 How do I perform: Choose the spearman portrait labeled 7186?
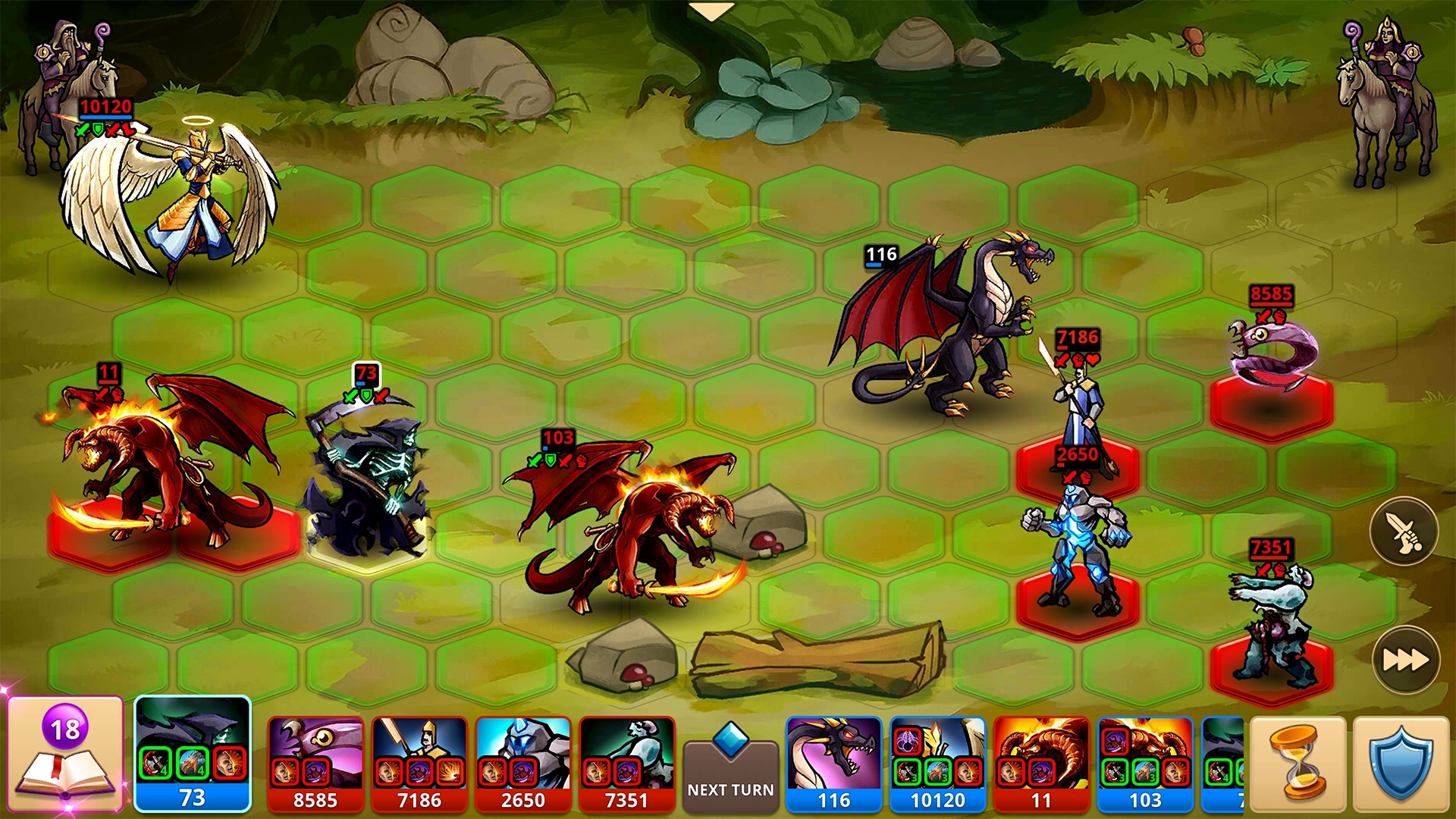coord(419,763)
